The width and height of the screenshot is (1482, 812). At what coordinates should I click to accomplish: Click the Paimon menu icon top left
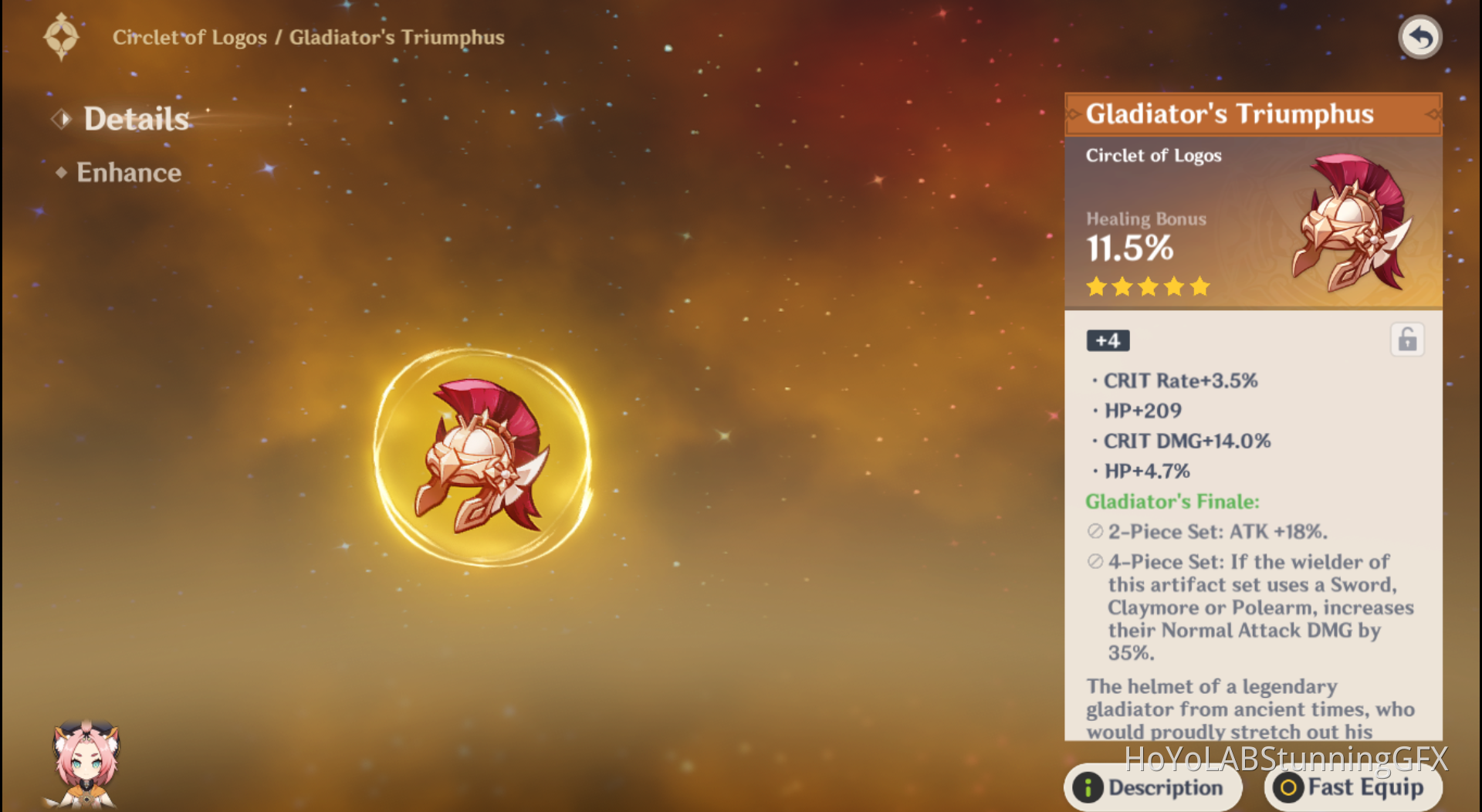tap(62, 35)
